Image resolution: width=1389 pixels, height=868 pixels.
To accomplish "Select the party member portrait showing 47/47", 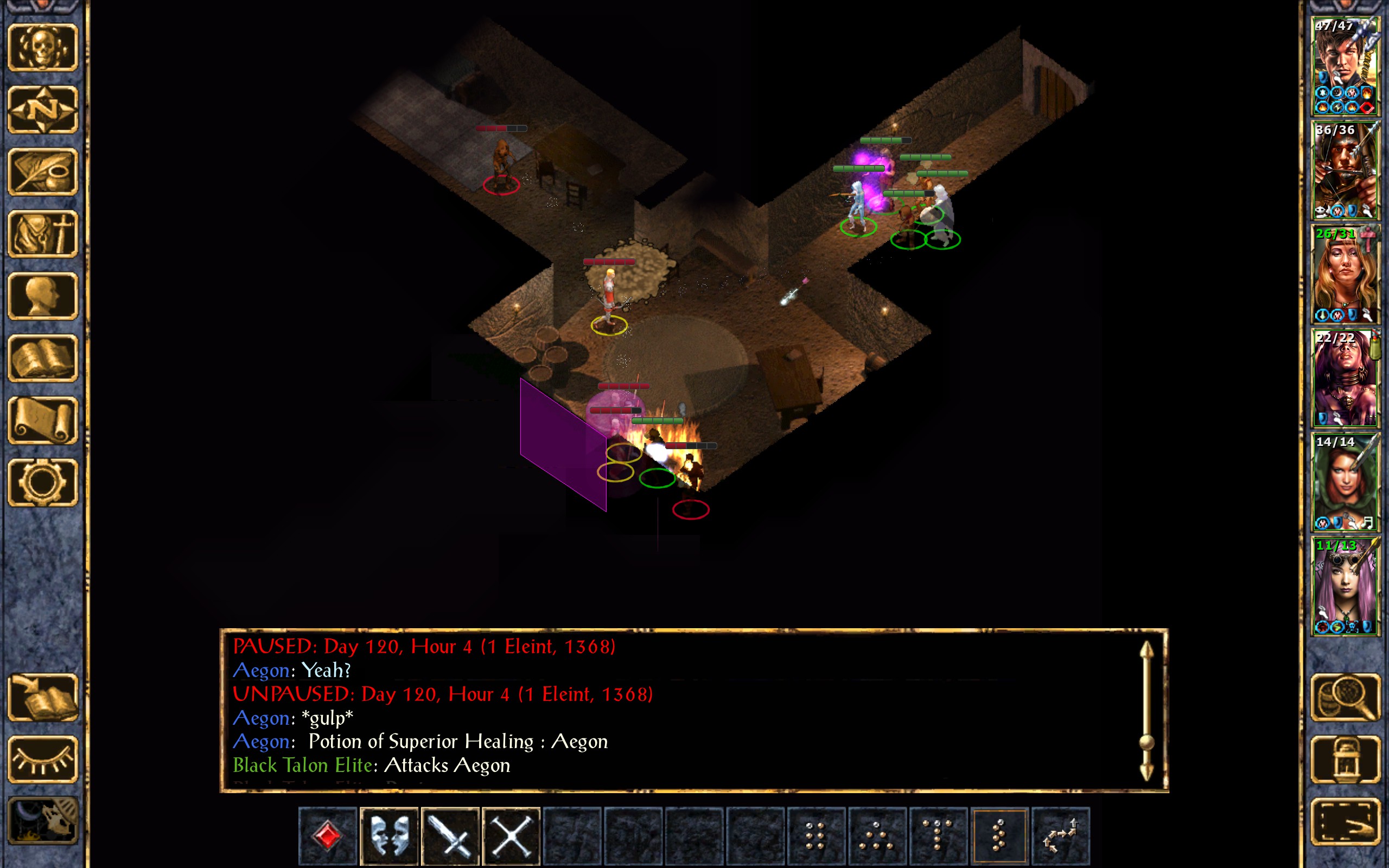I will pyautogui.click(x=1345, y=66).
